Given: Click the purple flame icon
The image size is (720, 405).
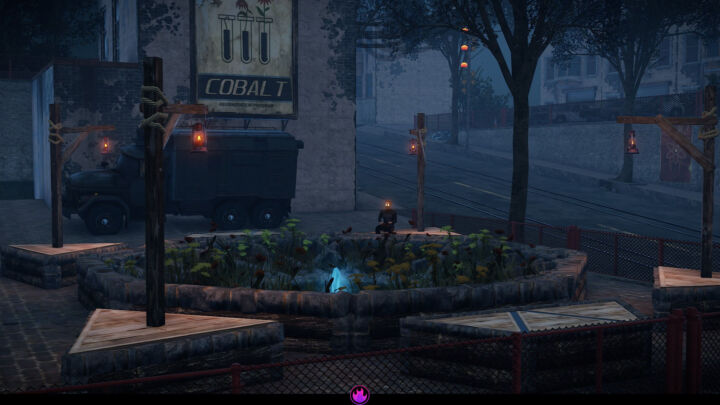Looking at the screenshot, I should click(x=360, y=395).
